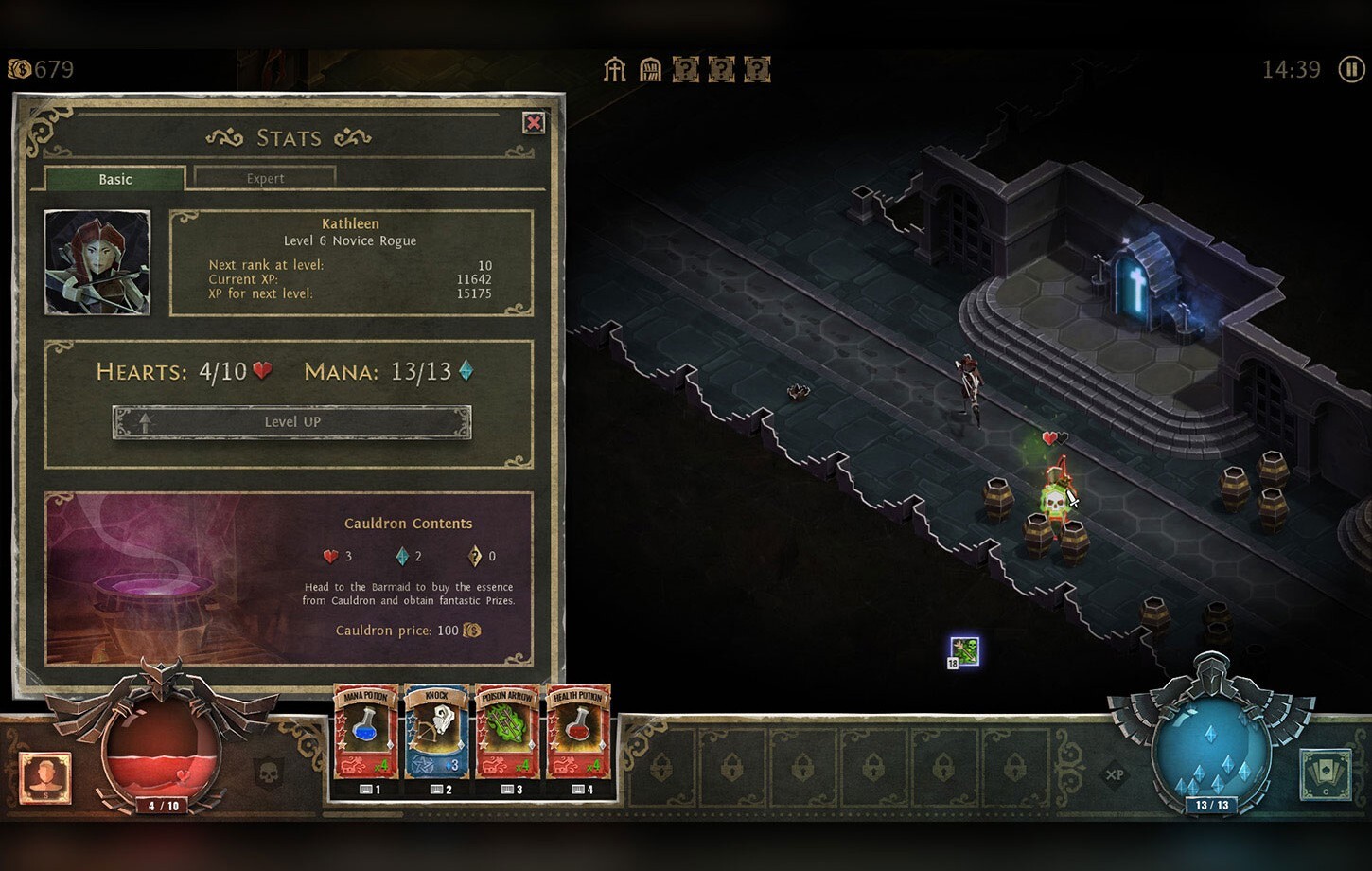Click the gold coin counter at top left
The image size is (1372, 871).
pyautogui.click(x=38, y=68)
